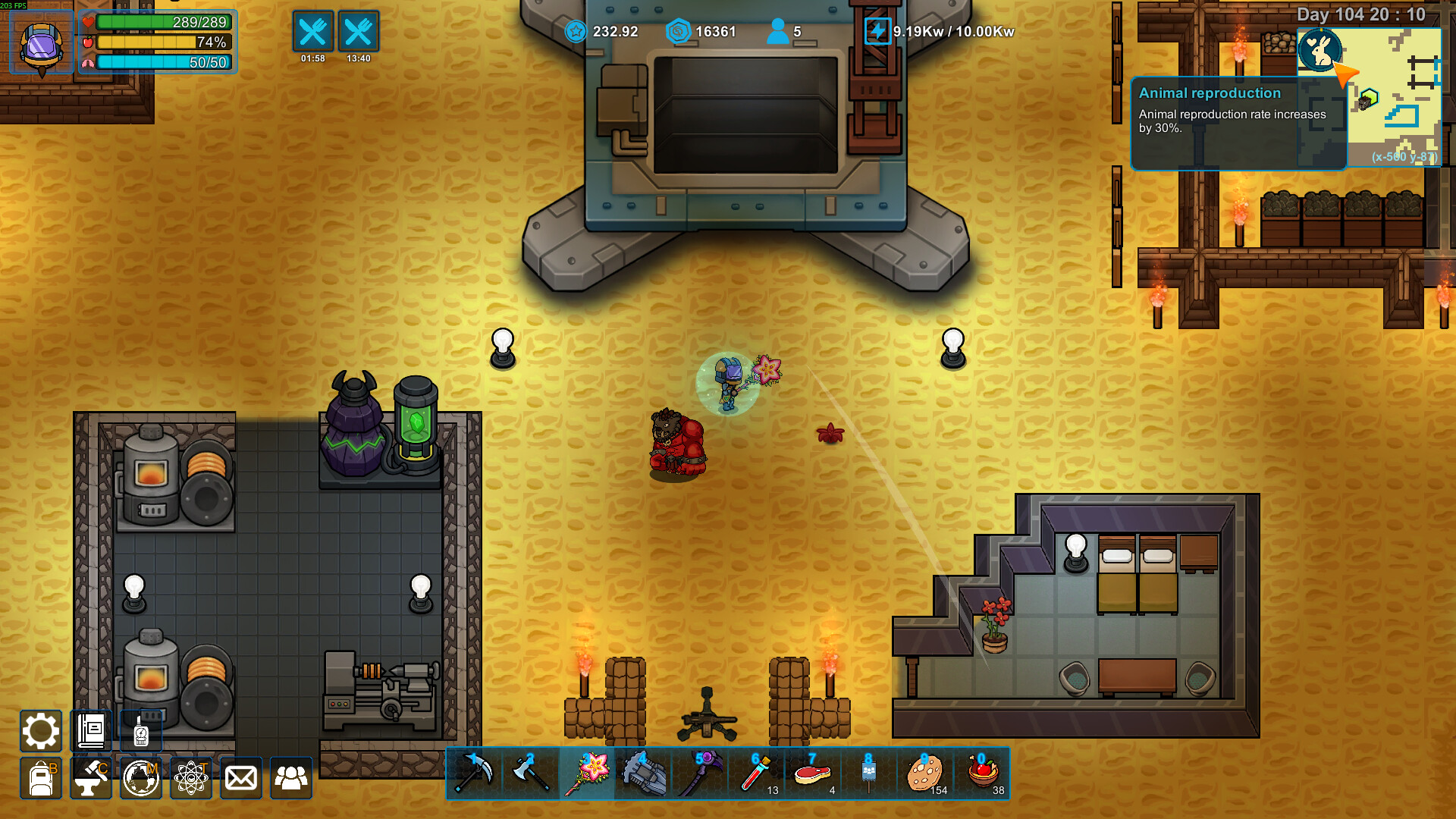Viewport: 1456px width, 819px height.
Task: Open the world map
Action: click(140, 777)
